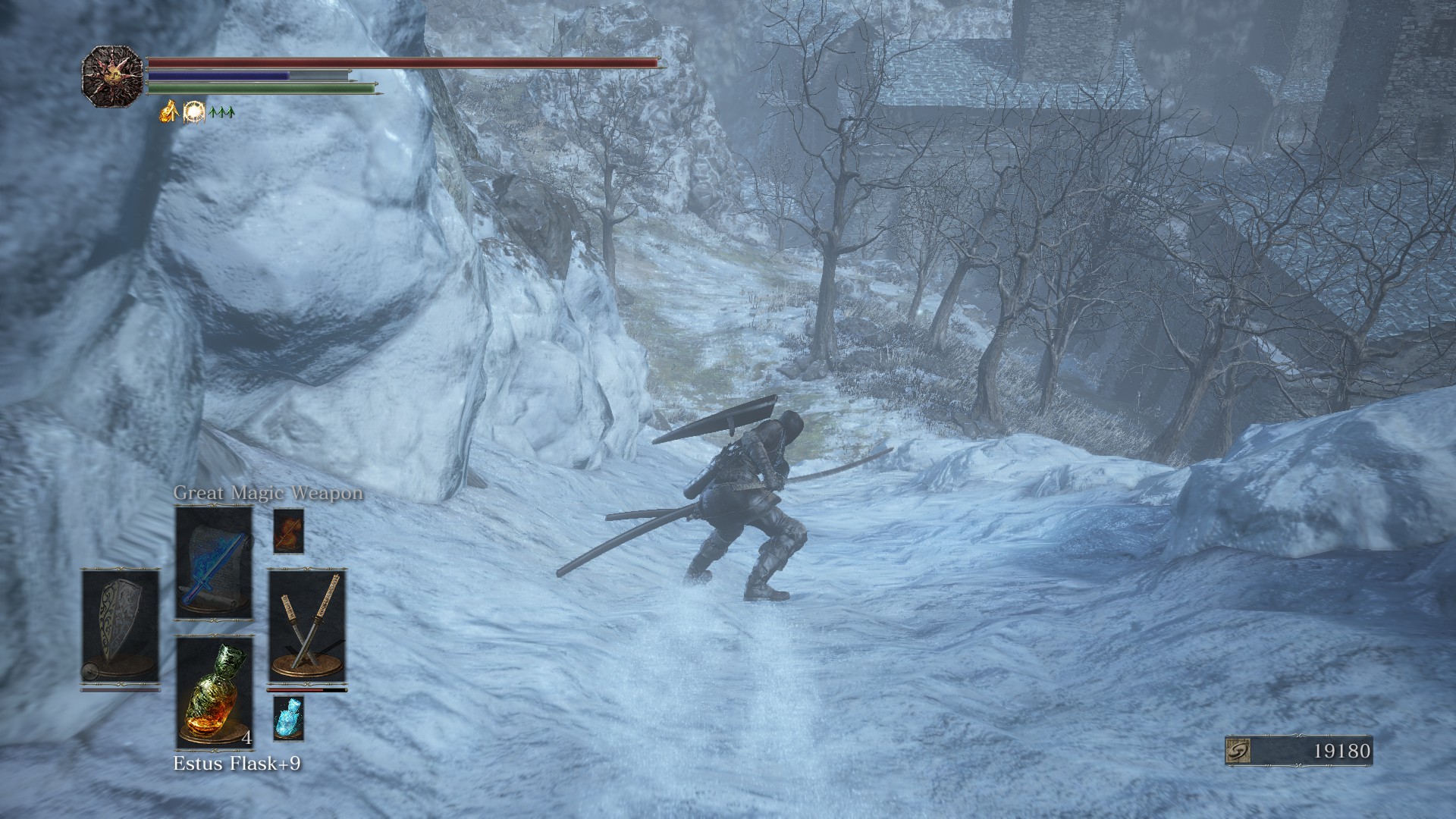
Task: Select the Great Magic Weapon spell slot
Action: (214, 563)
